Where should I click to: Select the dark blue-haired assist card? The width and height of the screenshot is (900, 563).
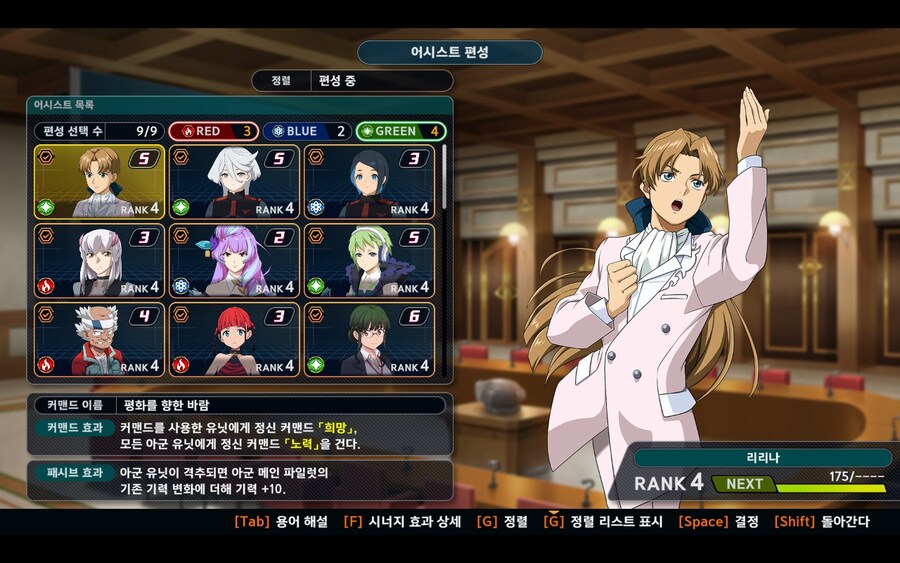coord(369,182)
